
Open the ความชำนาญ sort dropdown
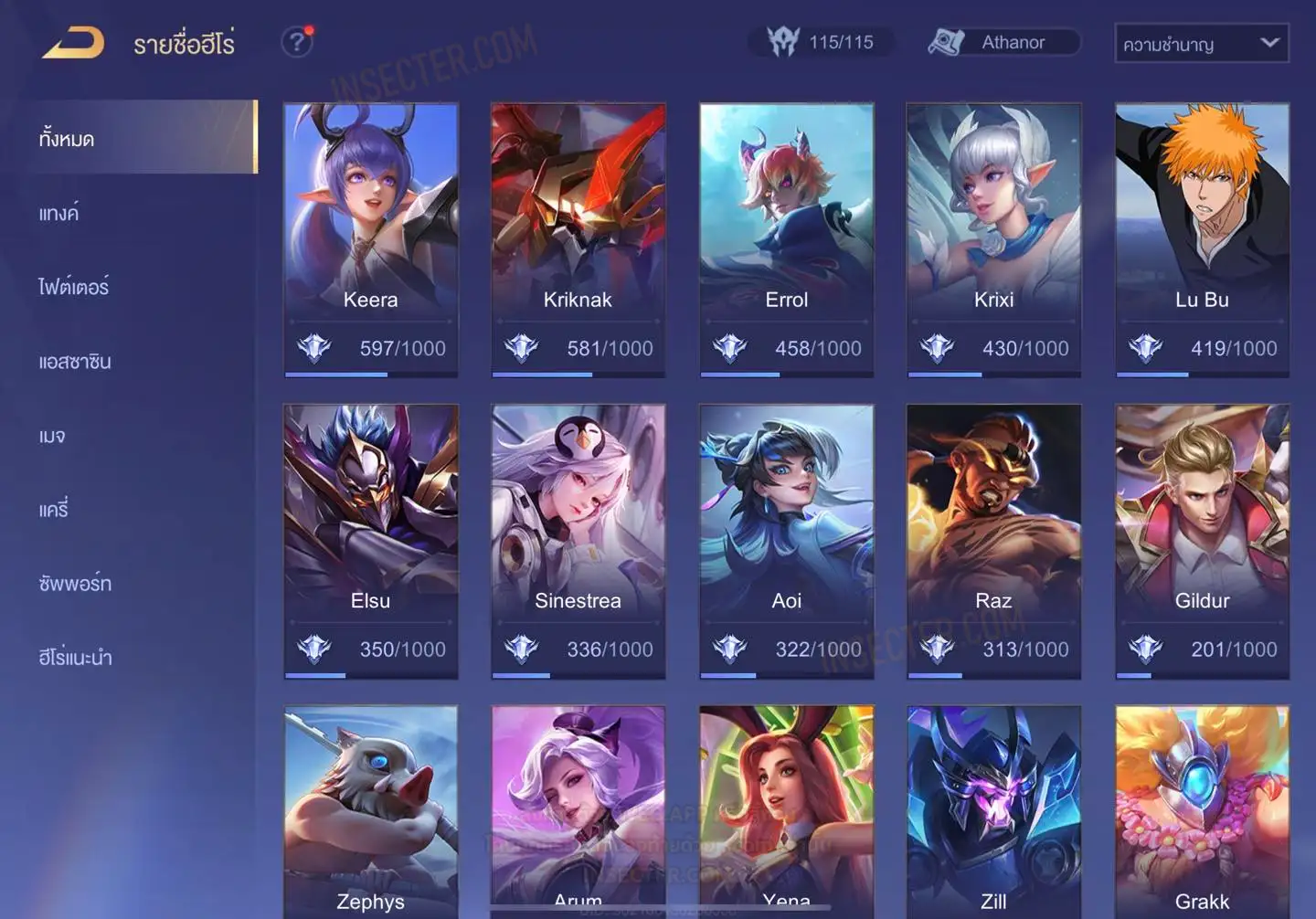point(1201,43)
